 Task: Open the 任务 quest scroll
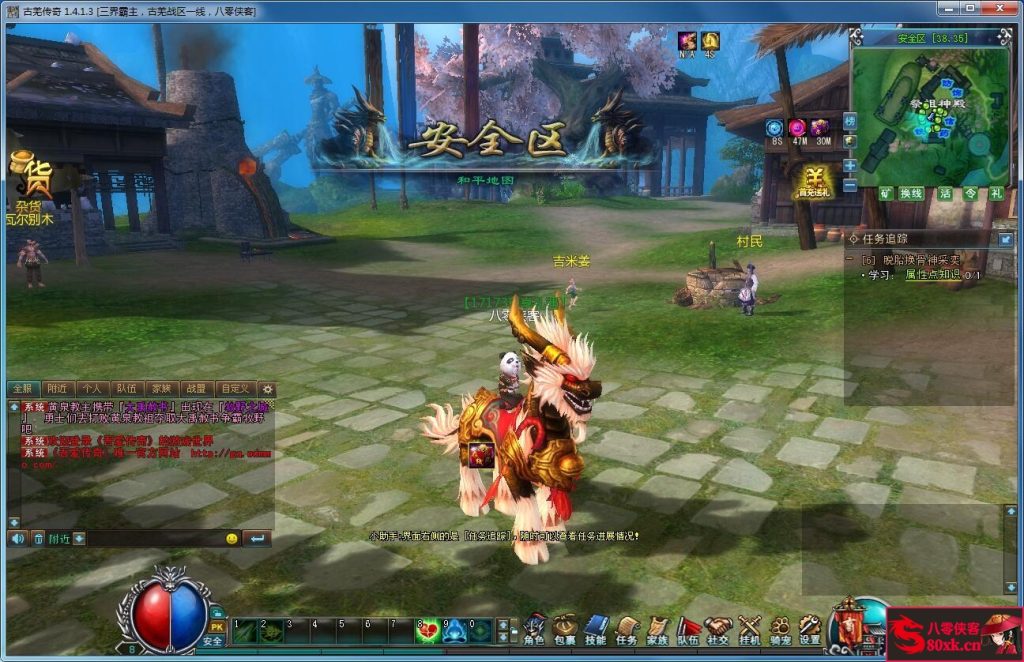click(x=627, y=628)
